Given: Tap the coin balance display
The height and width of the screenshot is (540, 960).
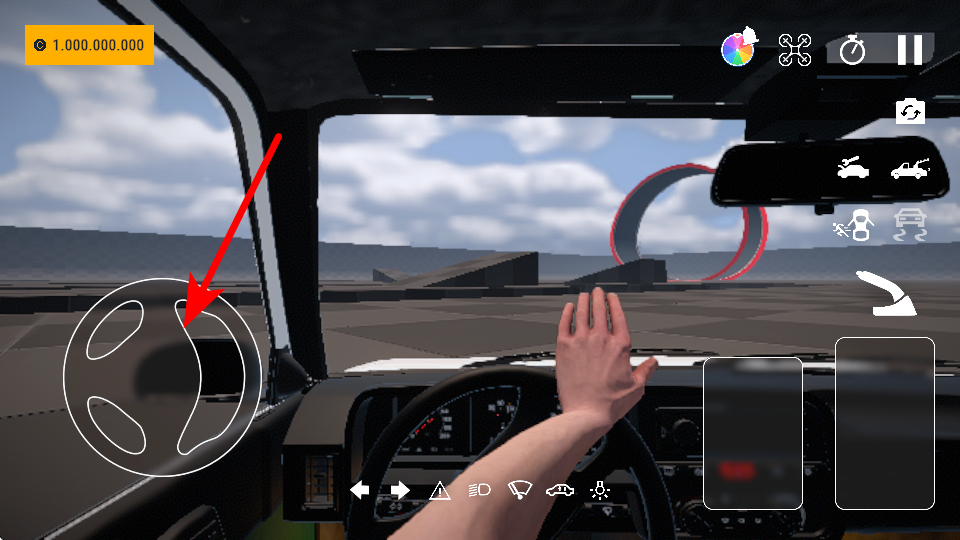Looking at the screenshot, I should point(89,45).
